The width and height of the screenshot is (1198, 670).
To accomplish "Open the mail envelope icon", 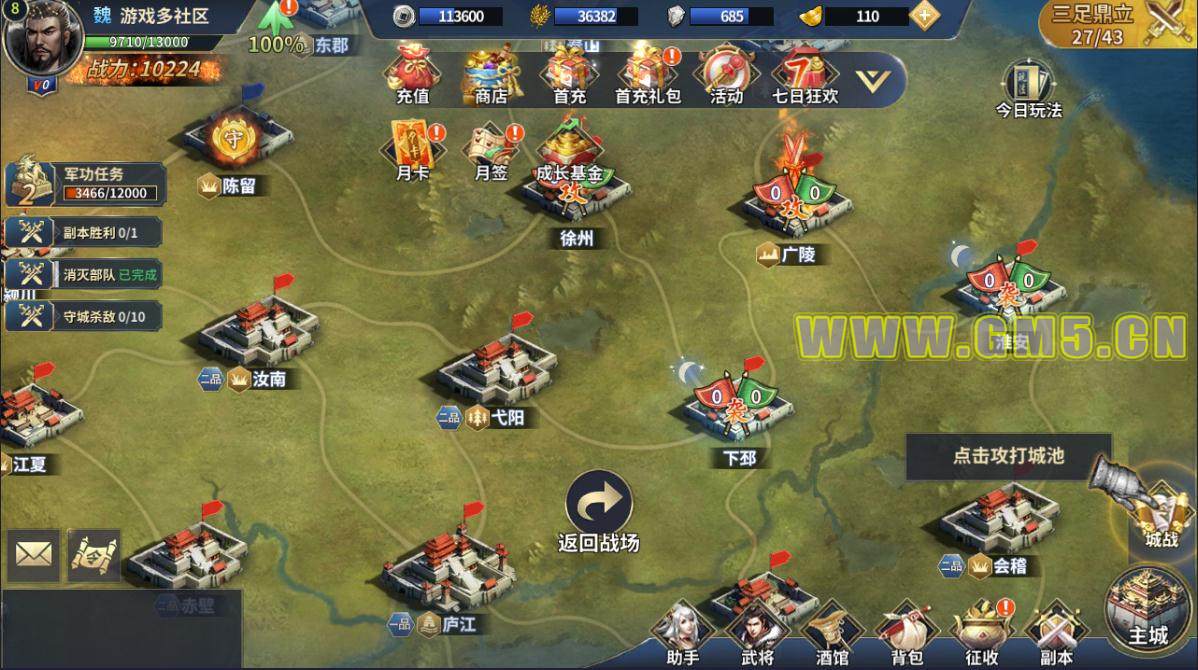I will [x=34, y=554].
